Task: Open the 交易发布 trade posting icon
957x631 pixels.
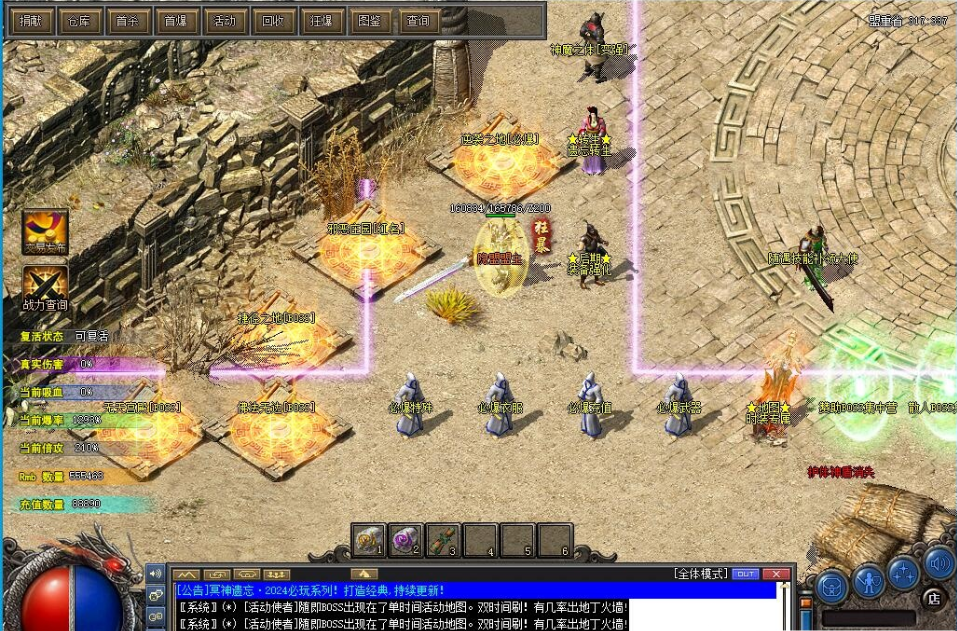Action: (x=45, y=230)
